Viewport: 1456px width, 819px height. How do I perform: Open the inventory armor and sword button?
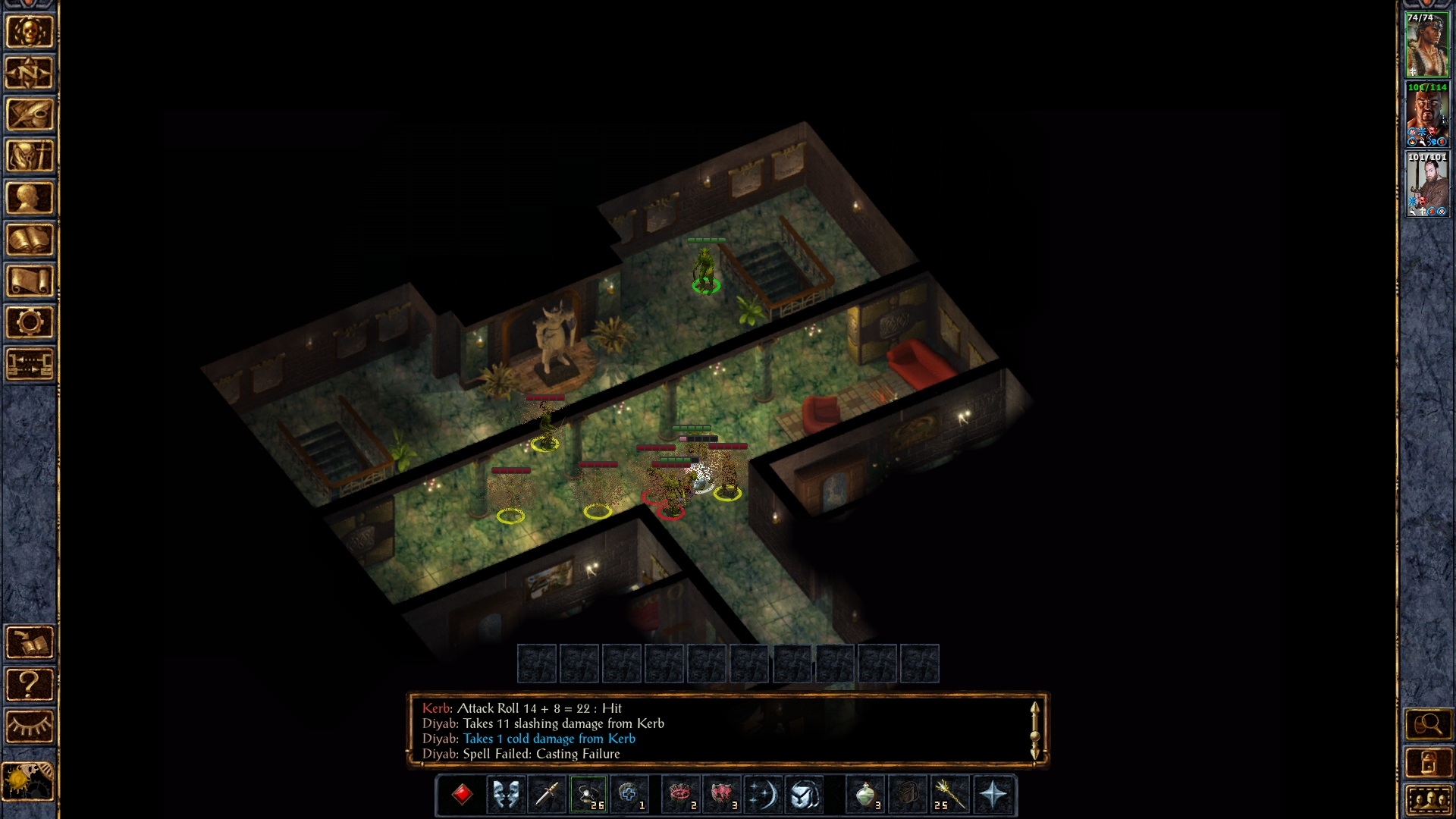(30, 157)
